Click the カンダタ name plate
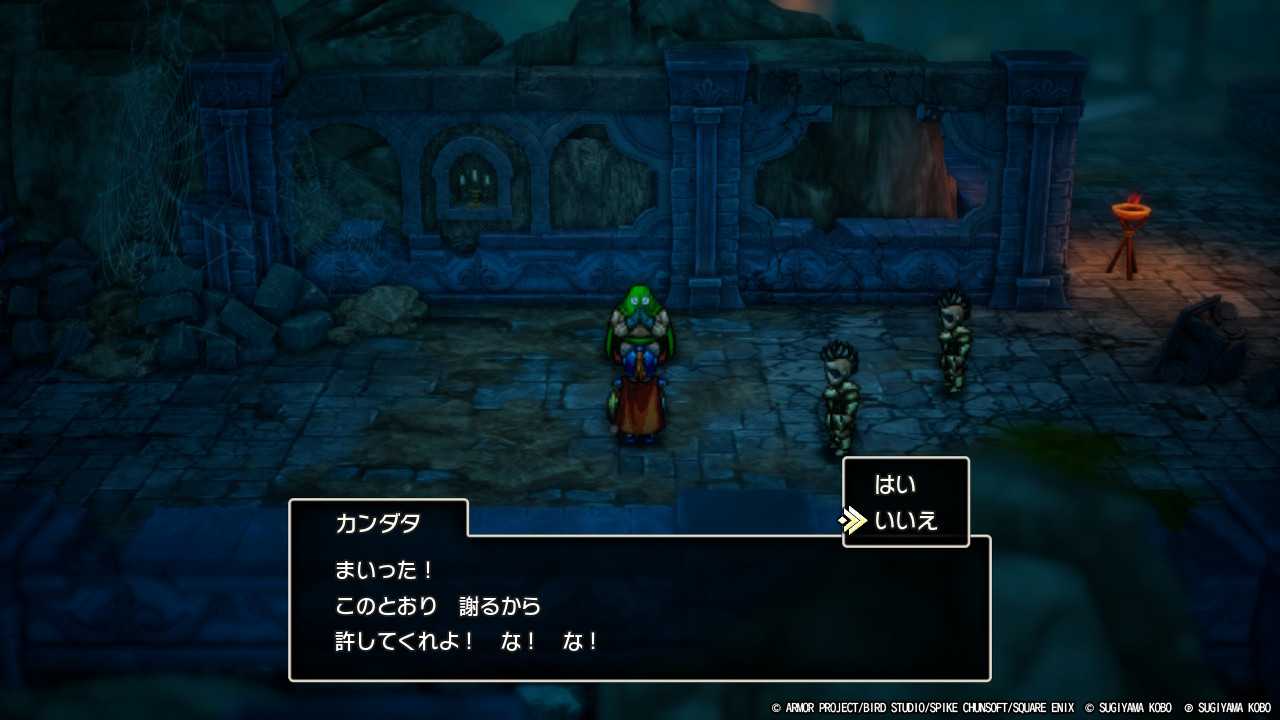 coord(377,521)
